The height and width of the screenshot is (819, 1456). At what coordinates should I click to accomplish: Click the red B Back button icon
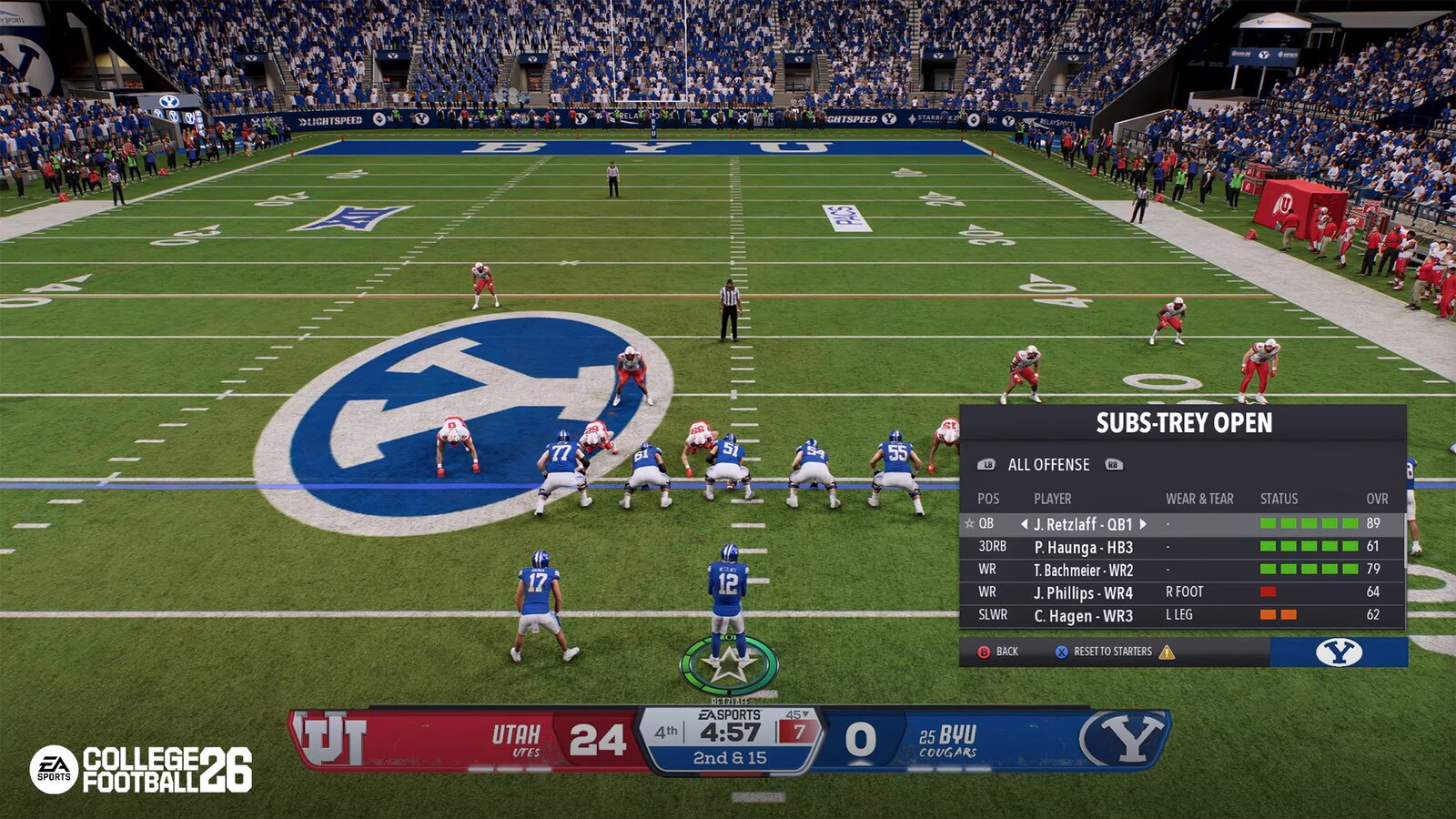click(x=984, y=652)
